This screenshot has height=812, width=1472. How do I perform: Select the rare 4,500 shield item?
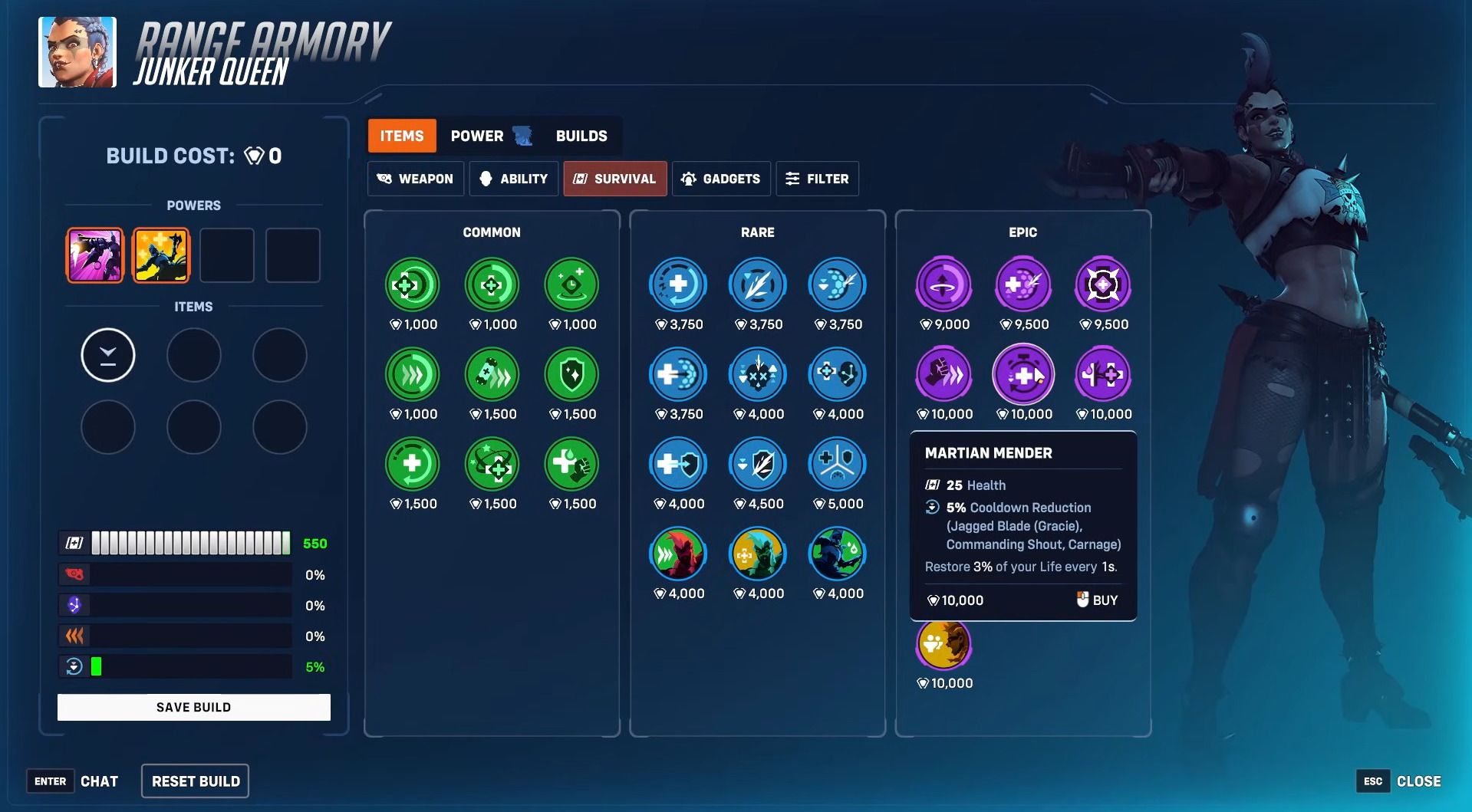(757, 465)
